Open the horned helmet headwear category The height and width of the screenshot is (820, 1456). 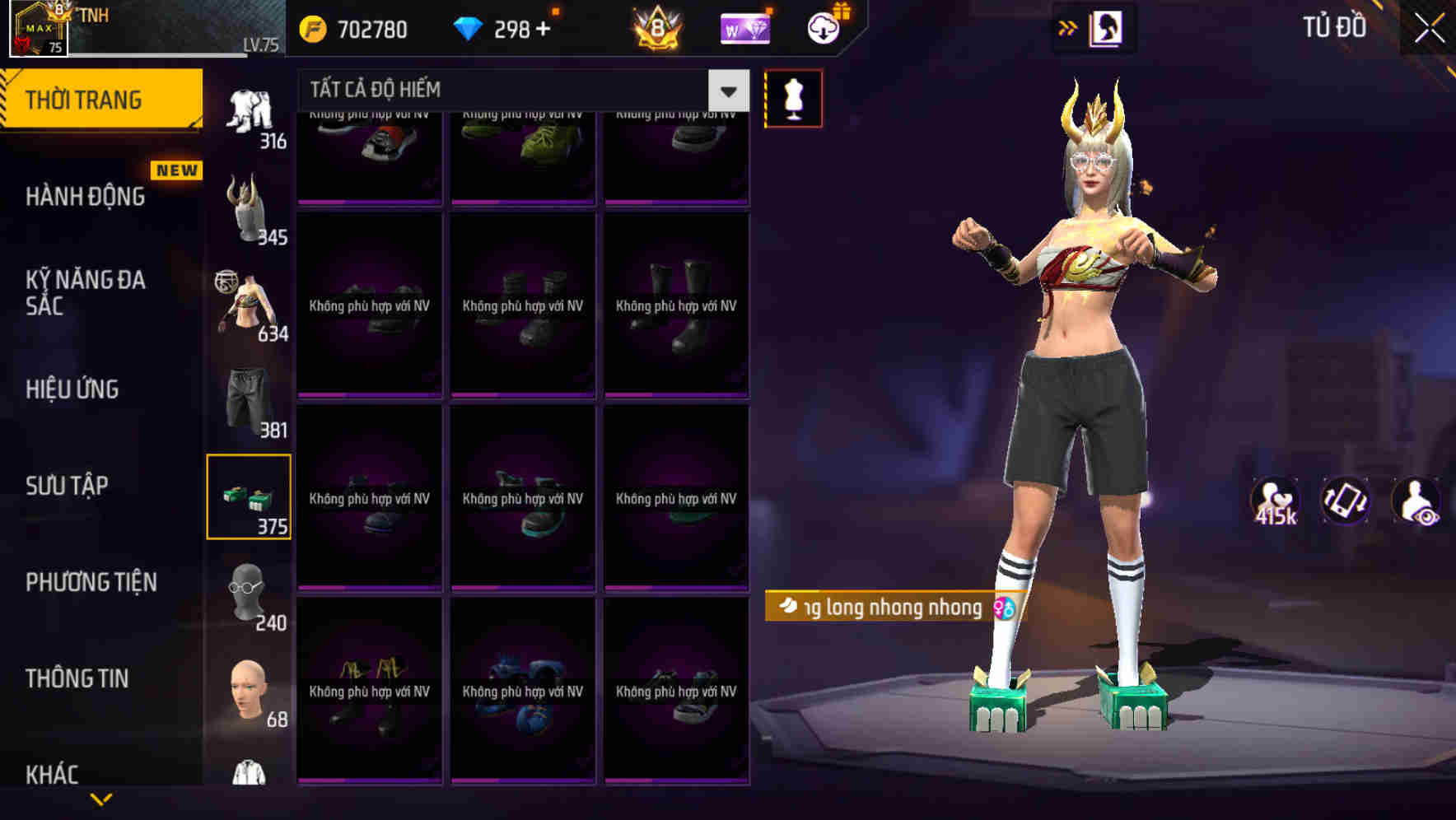(x=250, y=212)
